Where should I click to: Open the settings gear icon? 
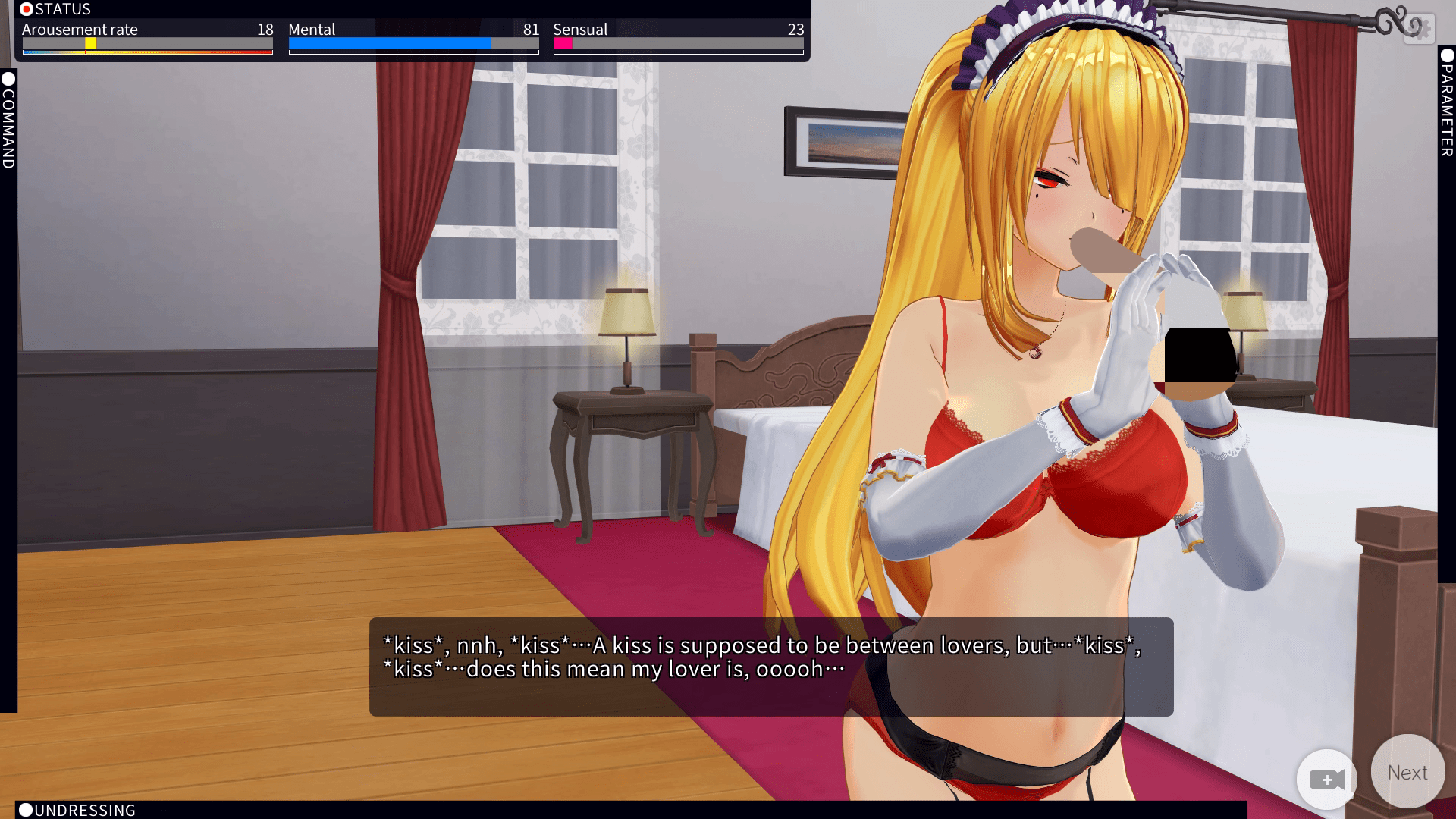pos(1419,30)
